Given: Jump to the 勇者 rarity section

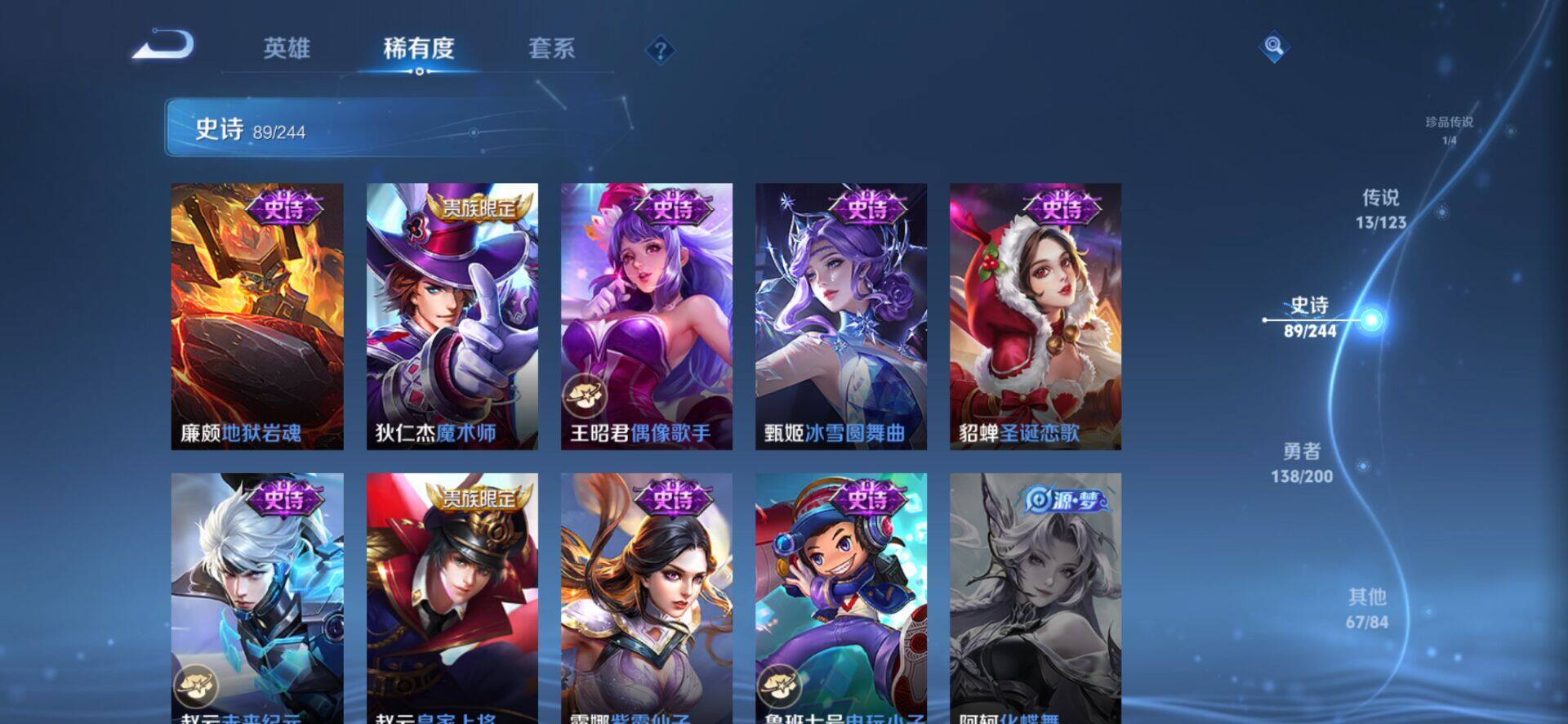Looking at the screenshot, I should pos(1302,463).
